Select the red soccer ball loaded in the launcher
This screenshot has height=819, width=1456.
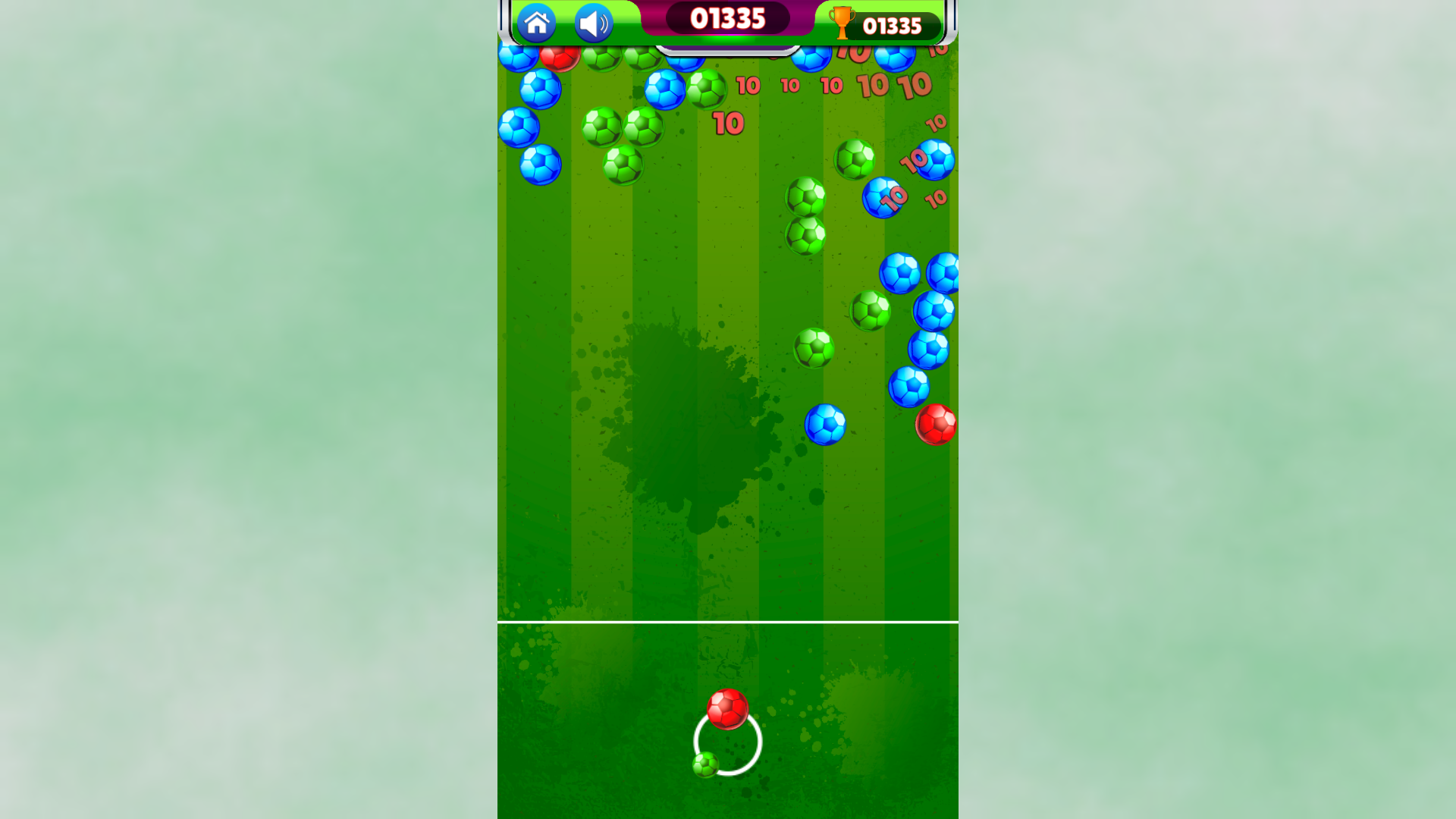click(728, 711)
